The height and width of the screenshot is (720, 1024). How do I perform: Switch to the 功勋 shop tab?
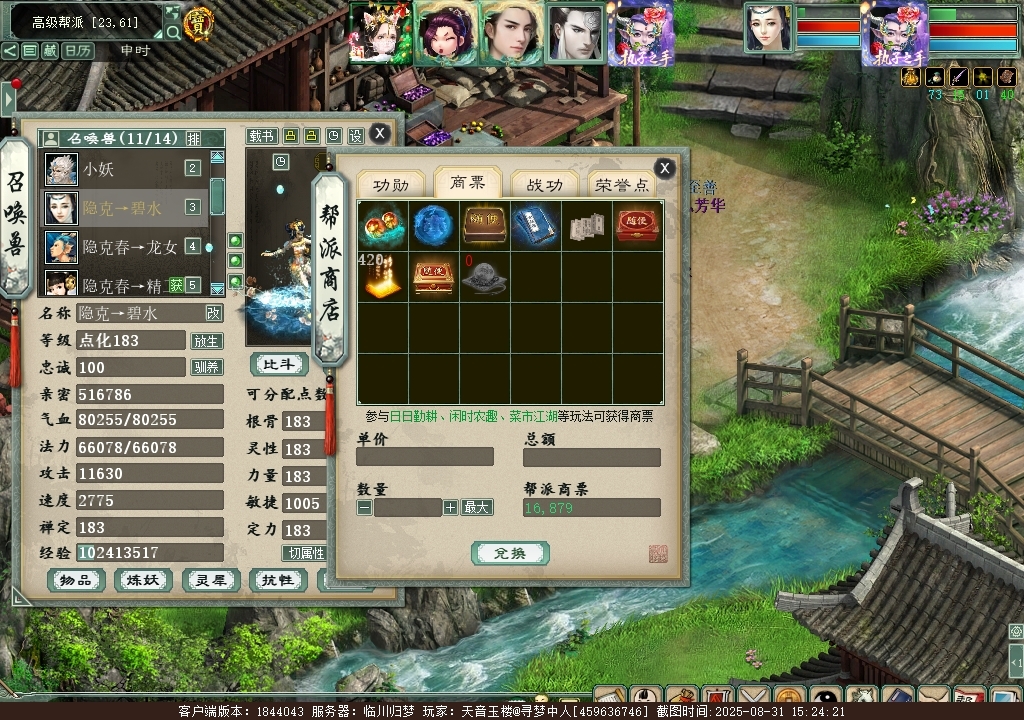[391, 185]
